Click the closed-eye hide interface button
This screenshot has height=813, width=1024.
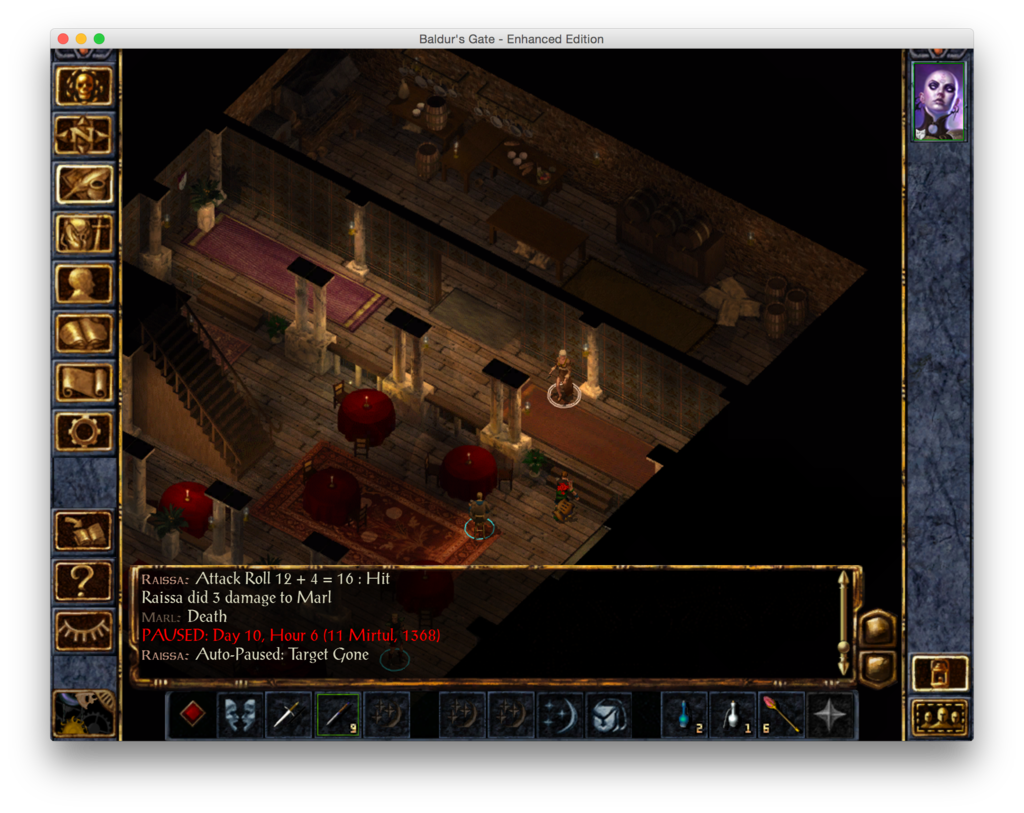(x=84, y=630)
